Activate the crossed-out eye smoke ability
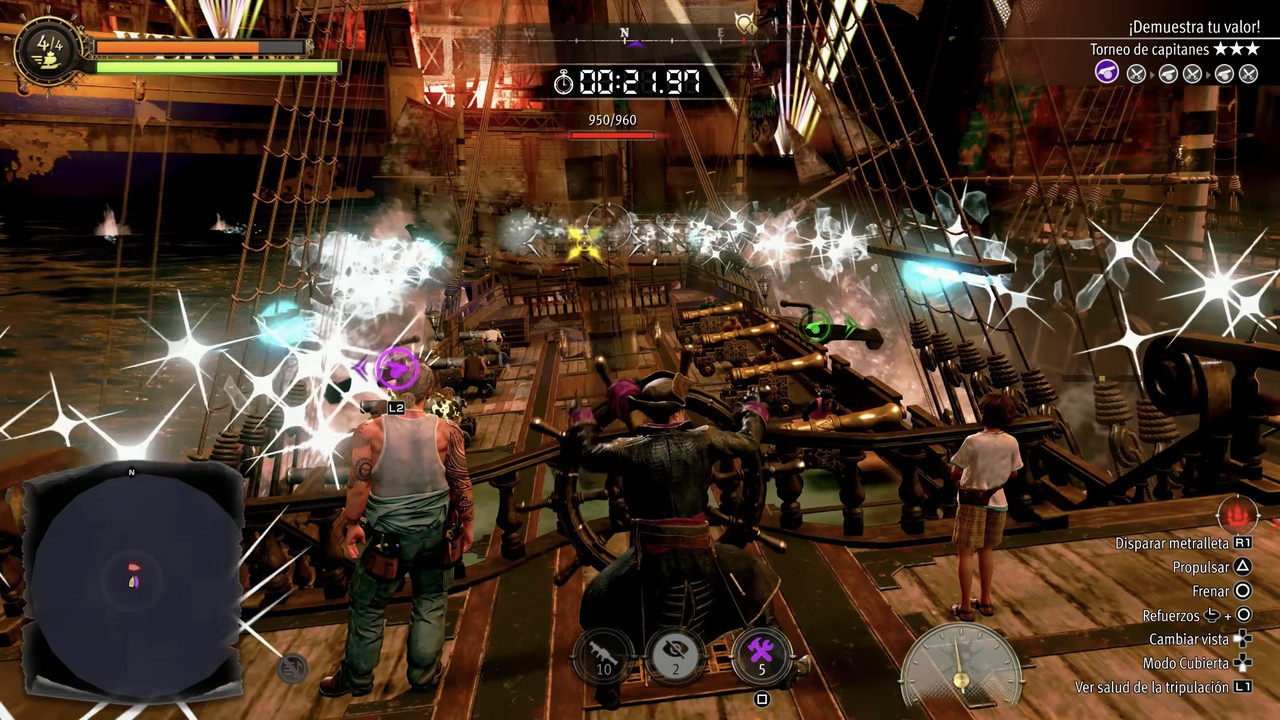 (676, 655)
